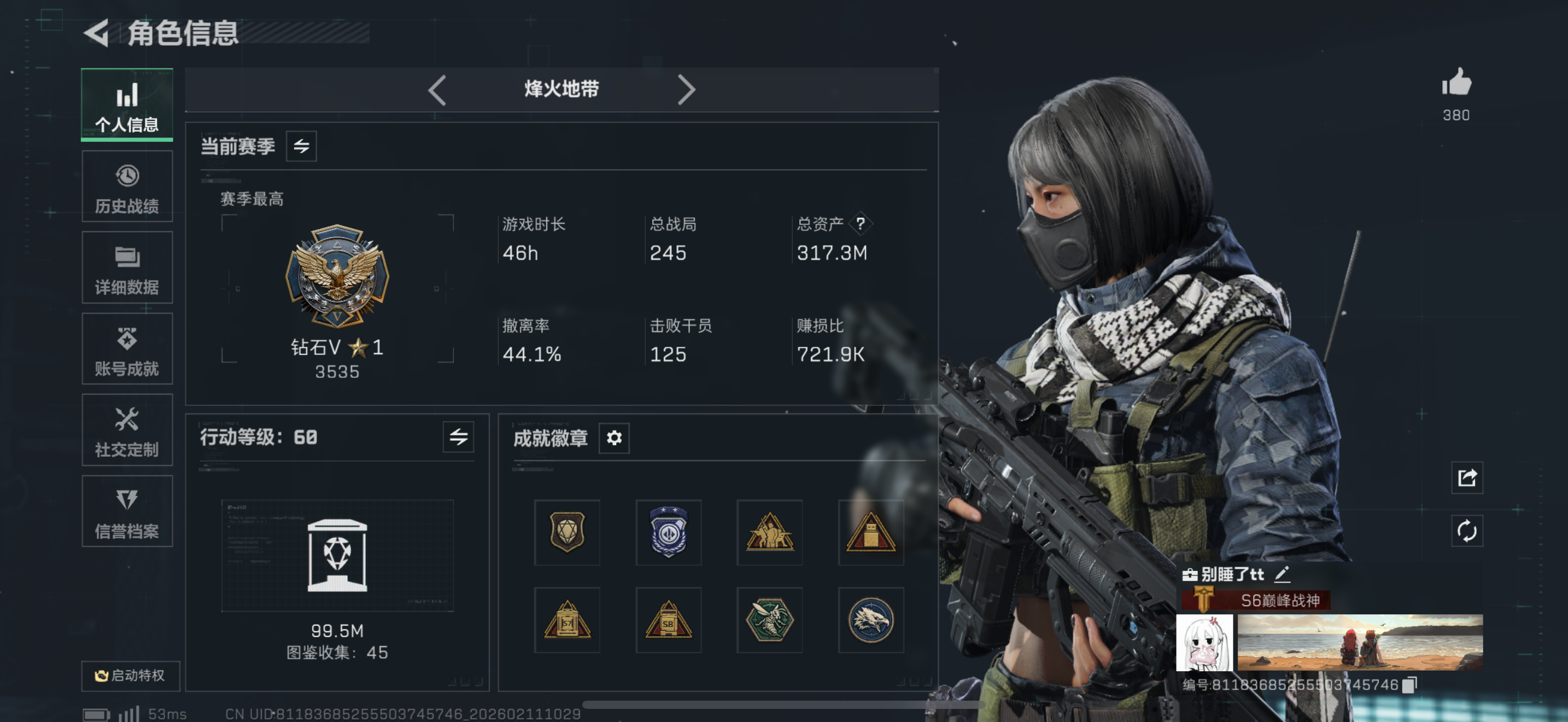Switch to next mode with right arrow
The width and height of the screenshot is (1568, 722).
click(x=687, y=90)
